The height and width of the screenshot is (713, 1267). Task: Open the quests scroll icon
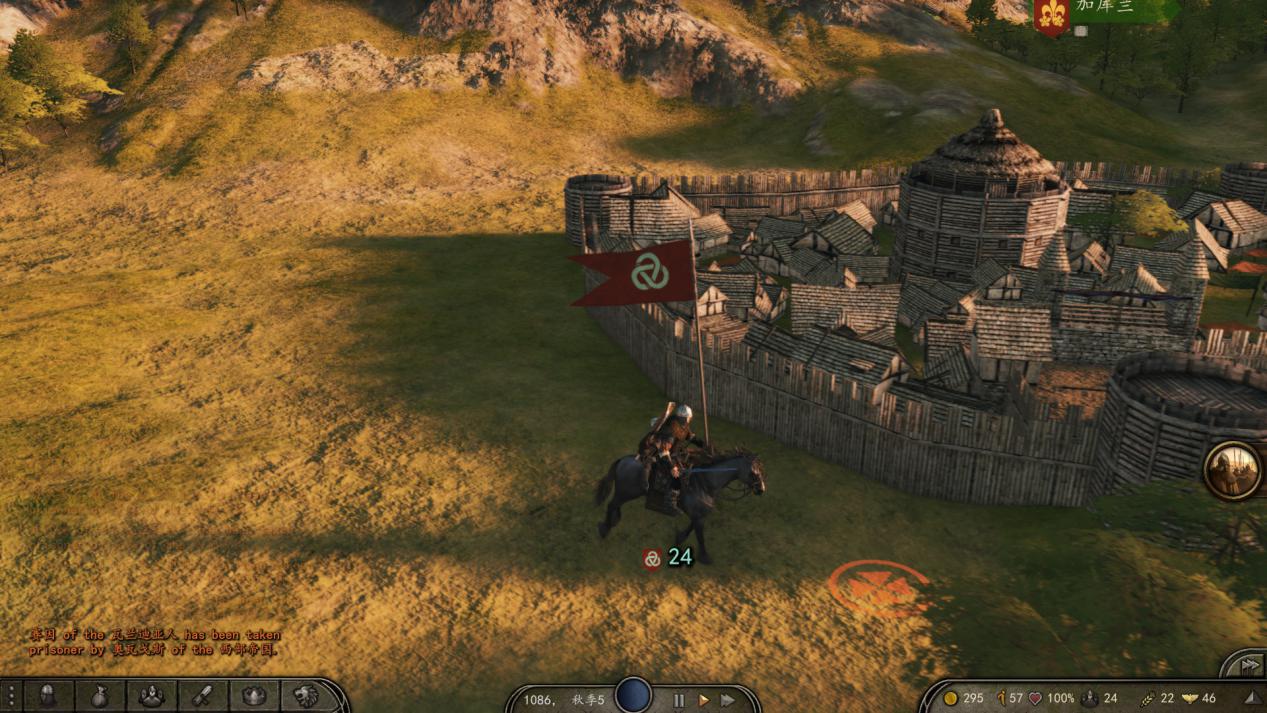[203, 696]
